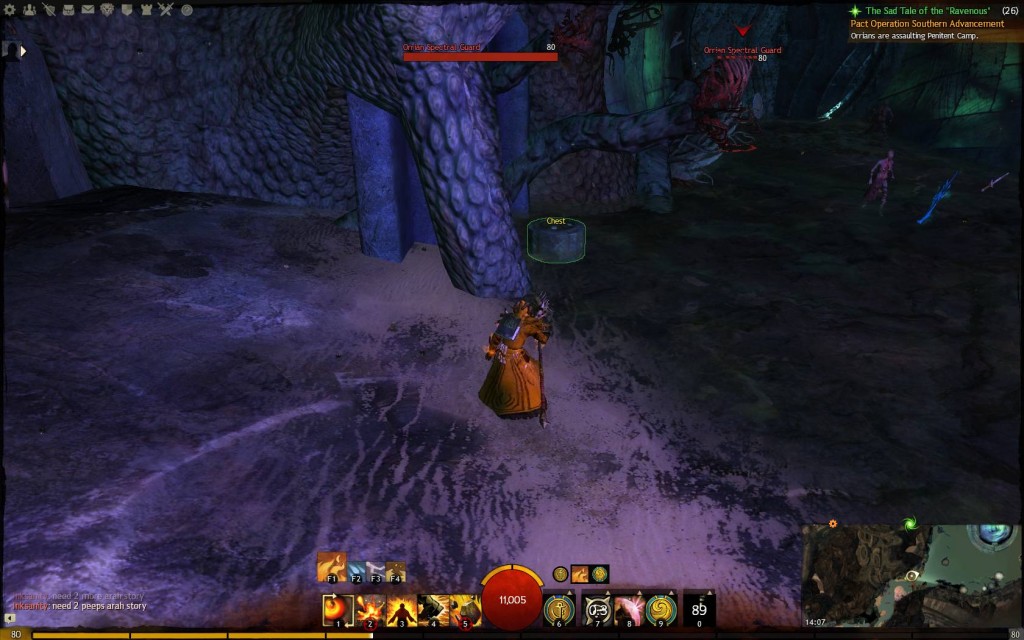Open the PvP crossed swords icon
Screen dimensions: 1024x640
[x=166, y=10]
